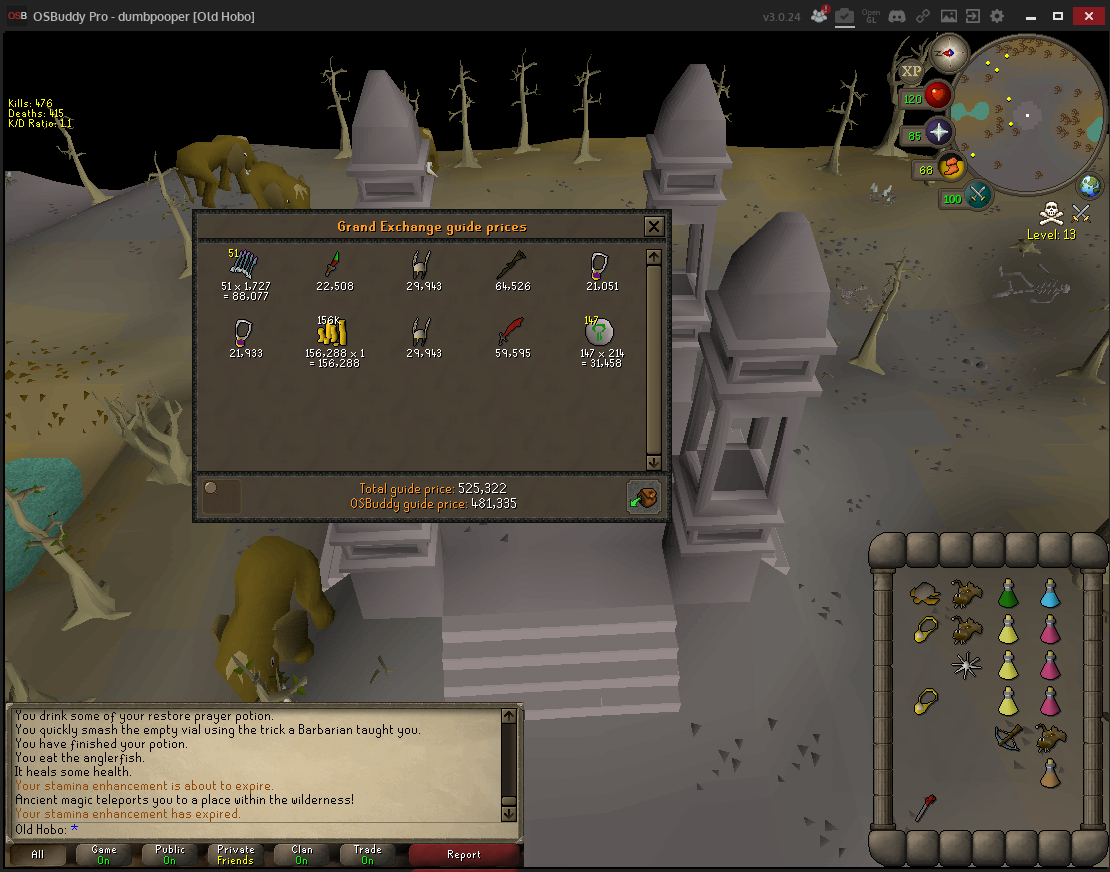Toggle the XP drops orb
Viewport: 1110px width, 872px height.
(911, 71)
